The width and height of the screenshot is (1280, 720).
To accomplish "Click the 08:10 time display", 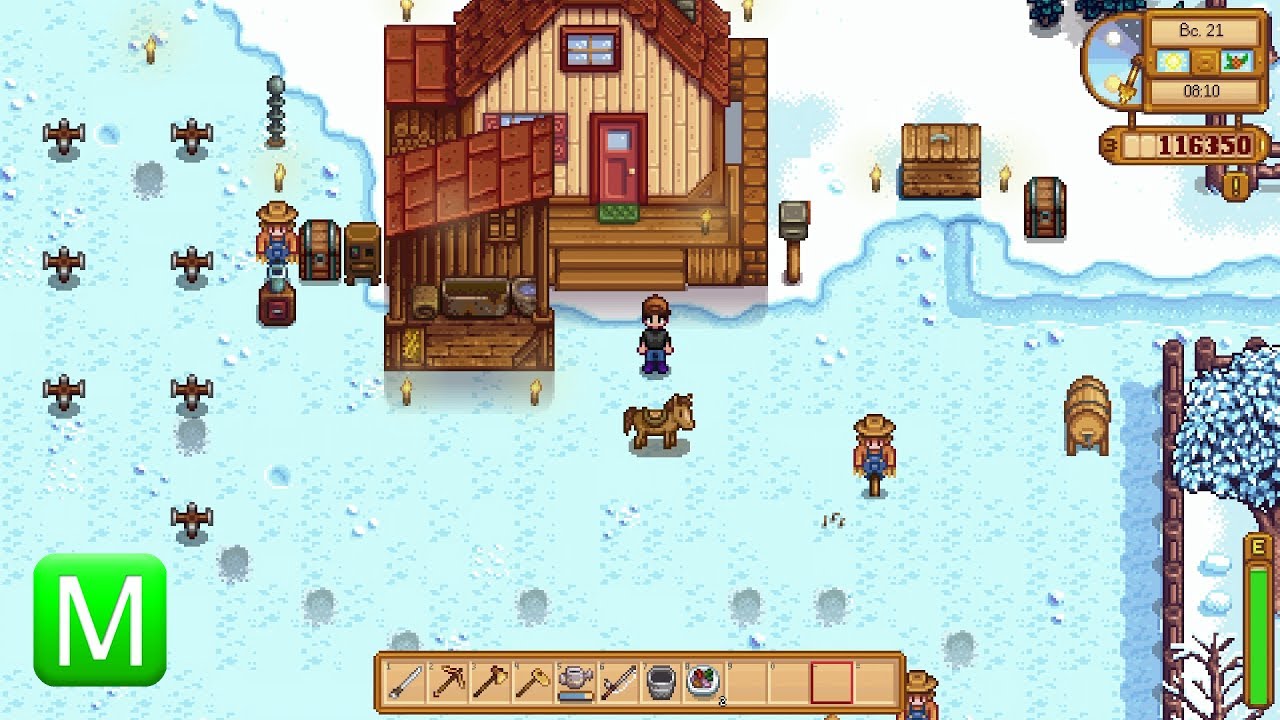I will (1203, 90).
